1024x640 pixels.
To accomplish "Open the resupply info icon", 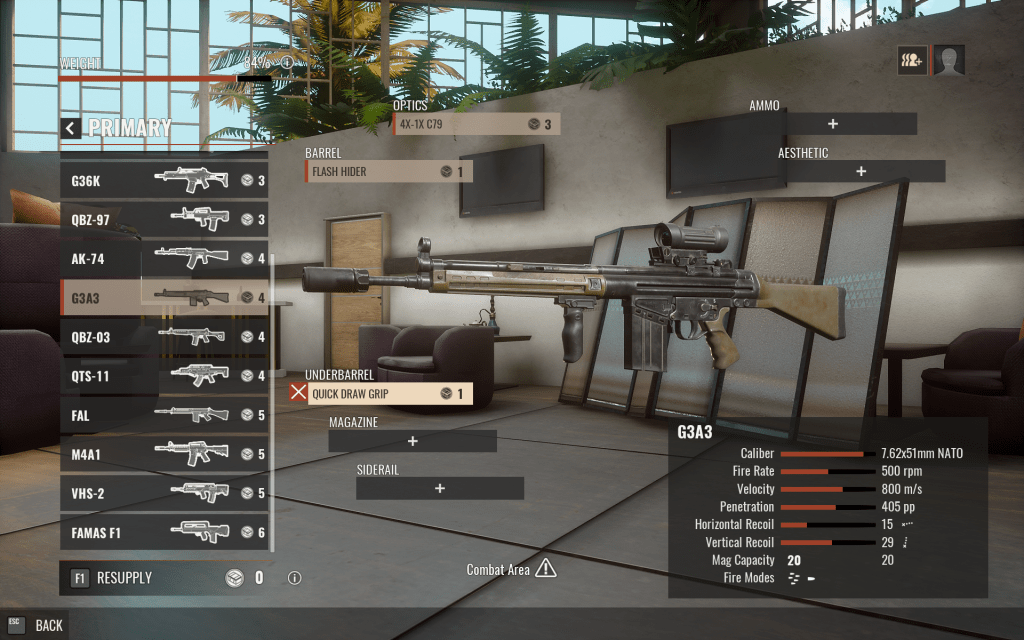I will tap(294, 578).
